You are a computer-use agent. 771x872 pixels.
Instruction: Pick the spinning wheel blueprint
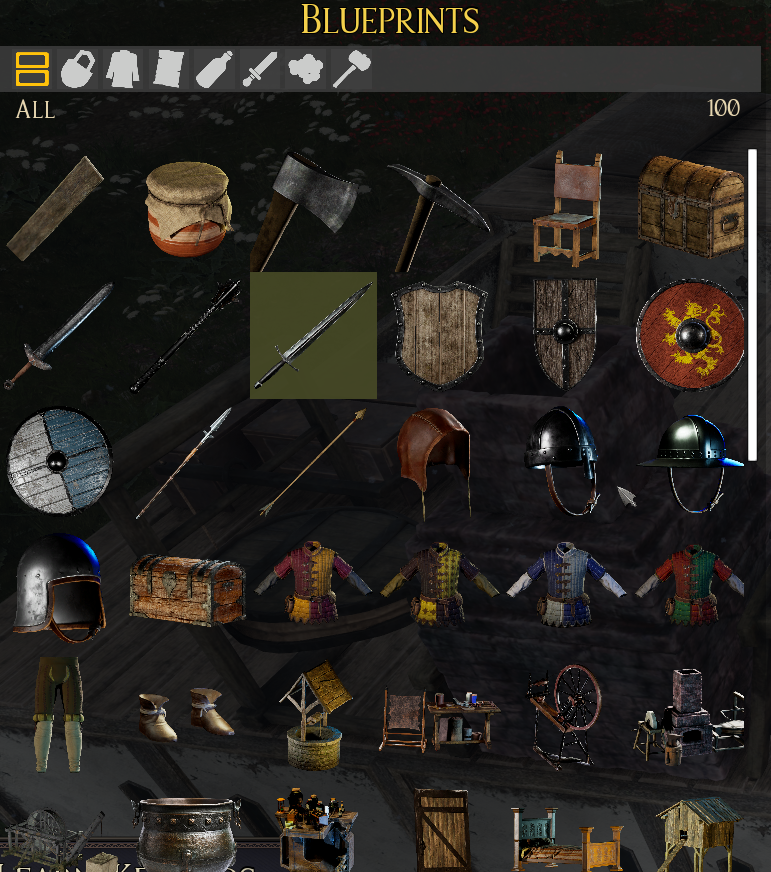point(565,713)
